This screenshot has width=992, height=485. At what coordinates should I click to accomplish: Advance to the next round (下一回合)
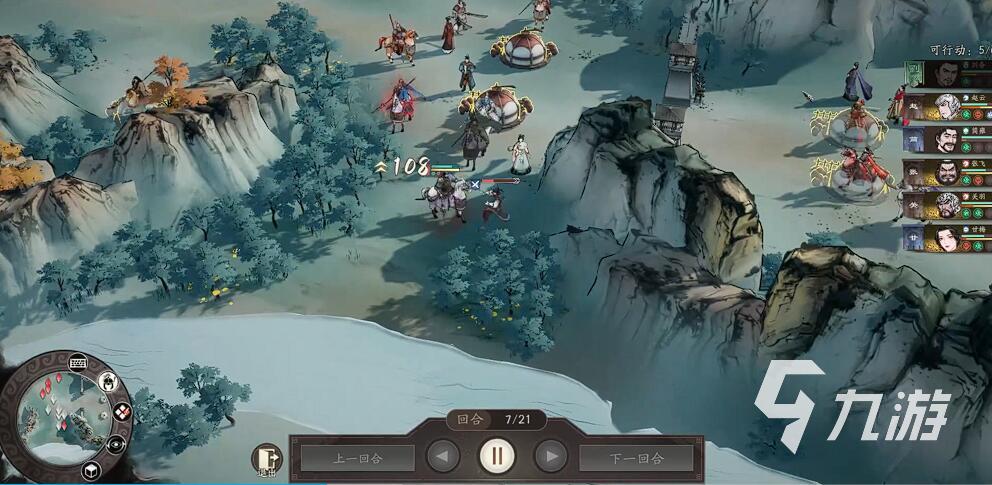[x=636, y=458]
